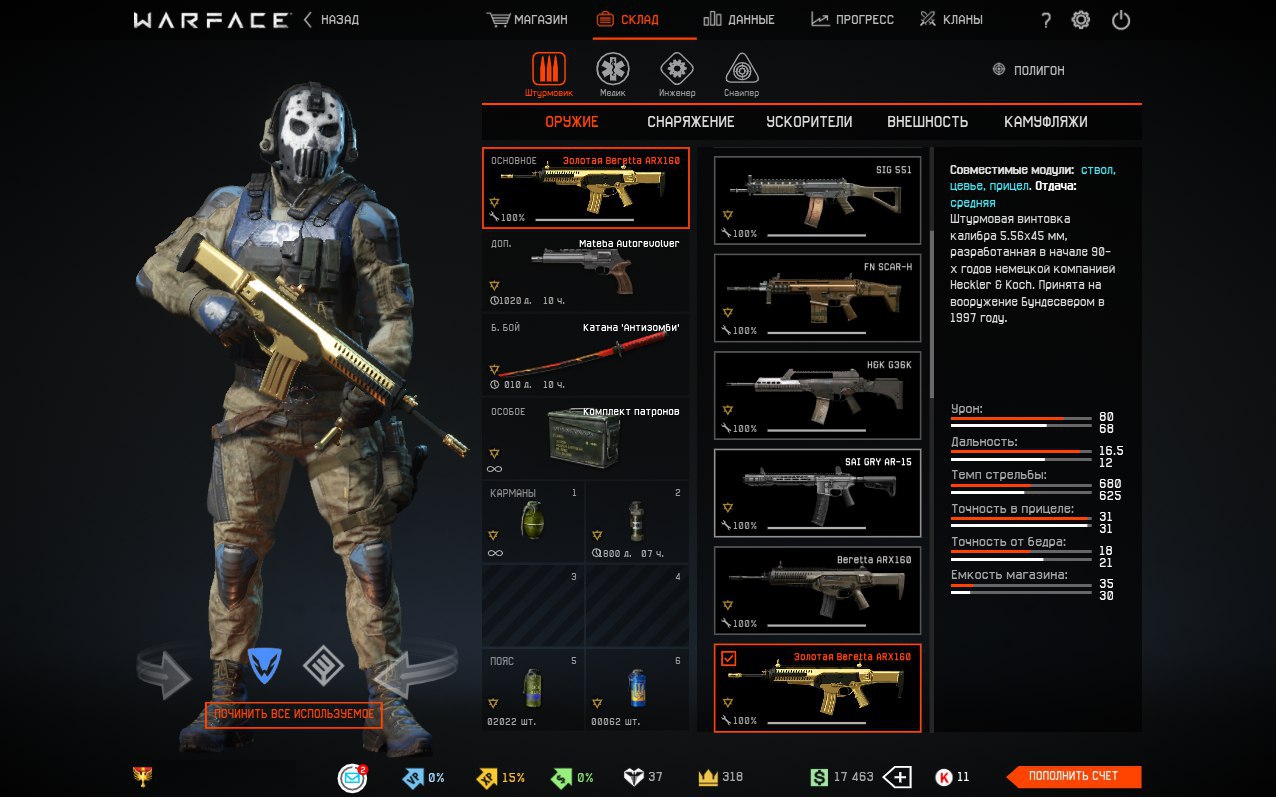
Task: Open the Прогресс section
Action: (x=852, y=20)
